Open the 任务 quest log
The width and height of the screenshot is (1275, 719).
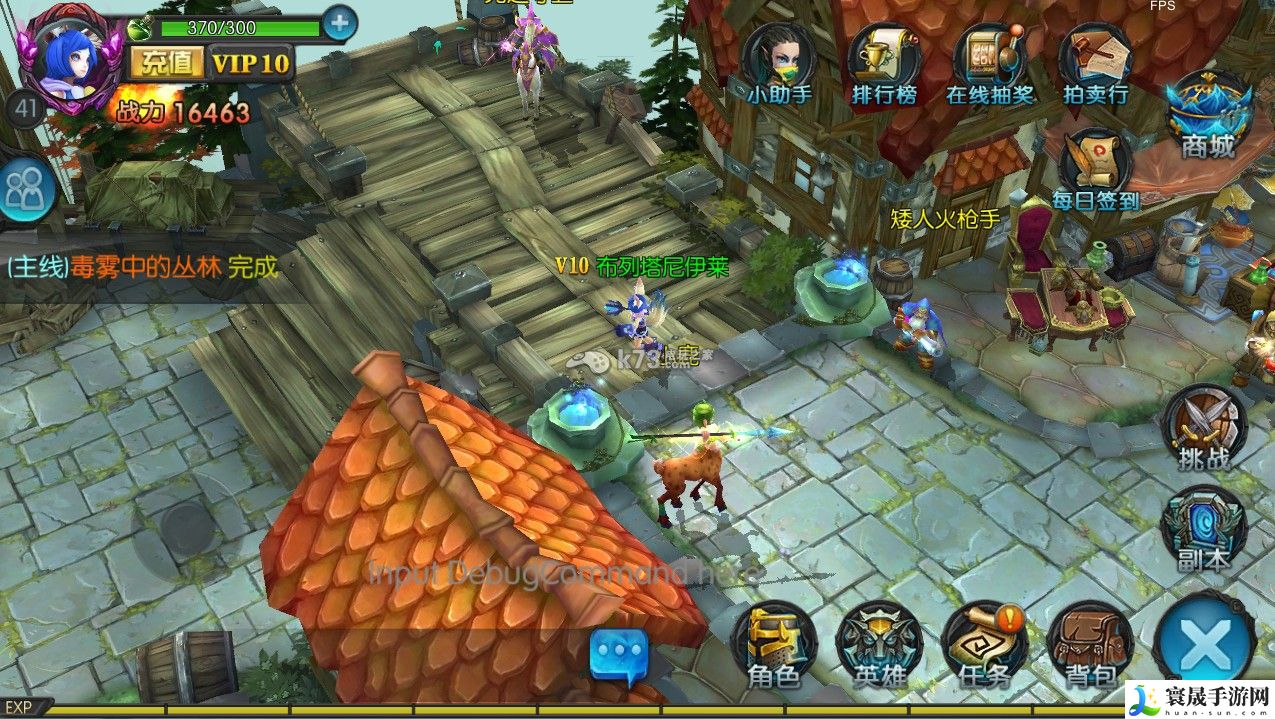[x=985, y=644]
